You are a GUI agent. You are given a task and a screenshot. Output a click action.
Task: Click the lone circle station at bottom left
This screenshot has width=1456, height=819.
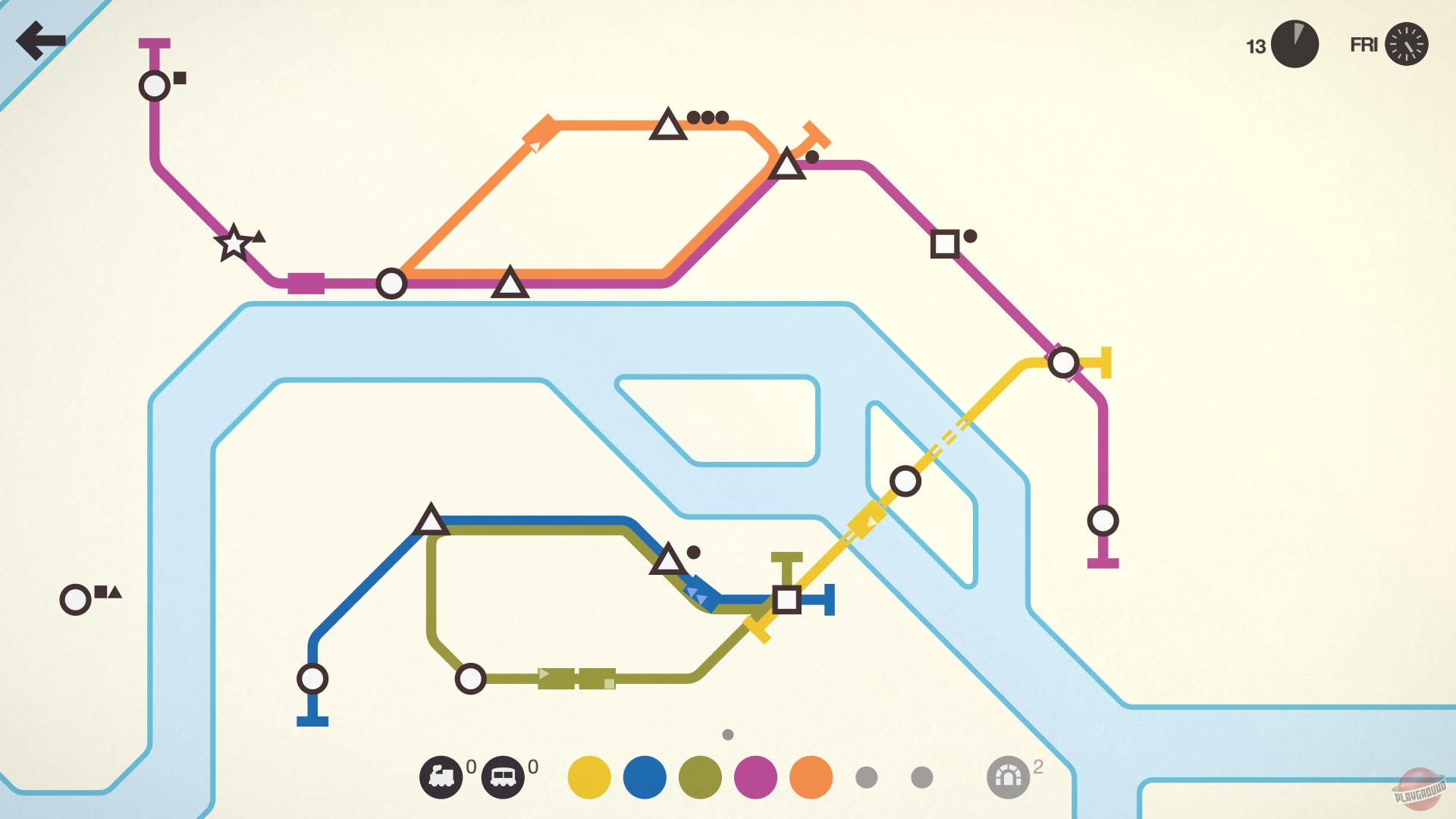(x=75, y=599)
